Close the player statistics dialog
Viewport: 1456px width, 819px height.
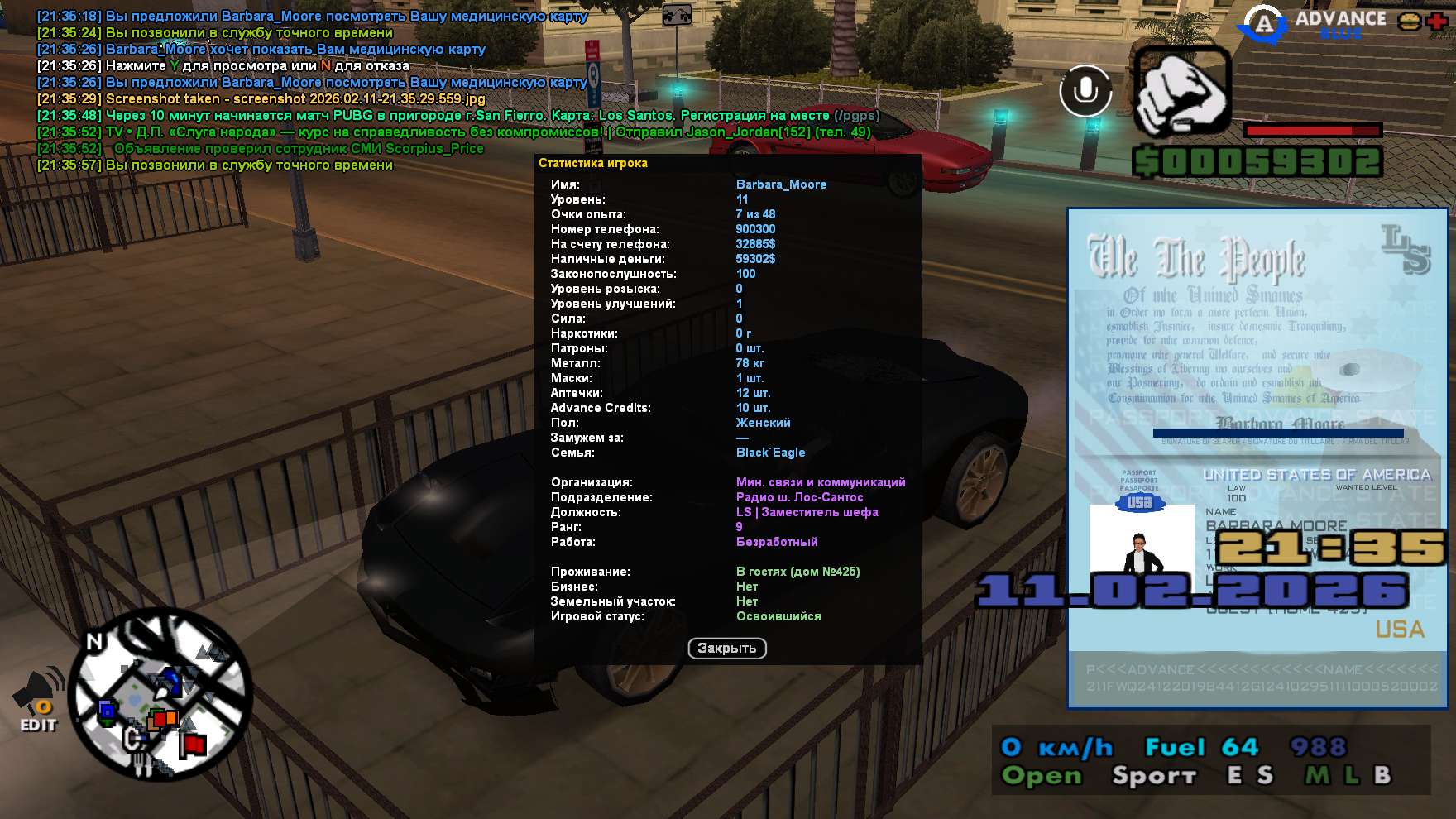tap(726, 649)
